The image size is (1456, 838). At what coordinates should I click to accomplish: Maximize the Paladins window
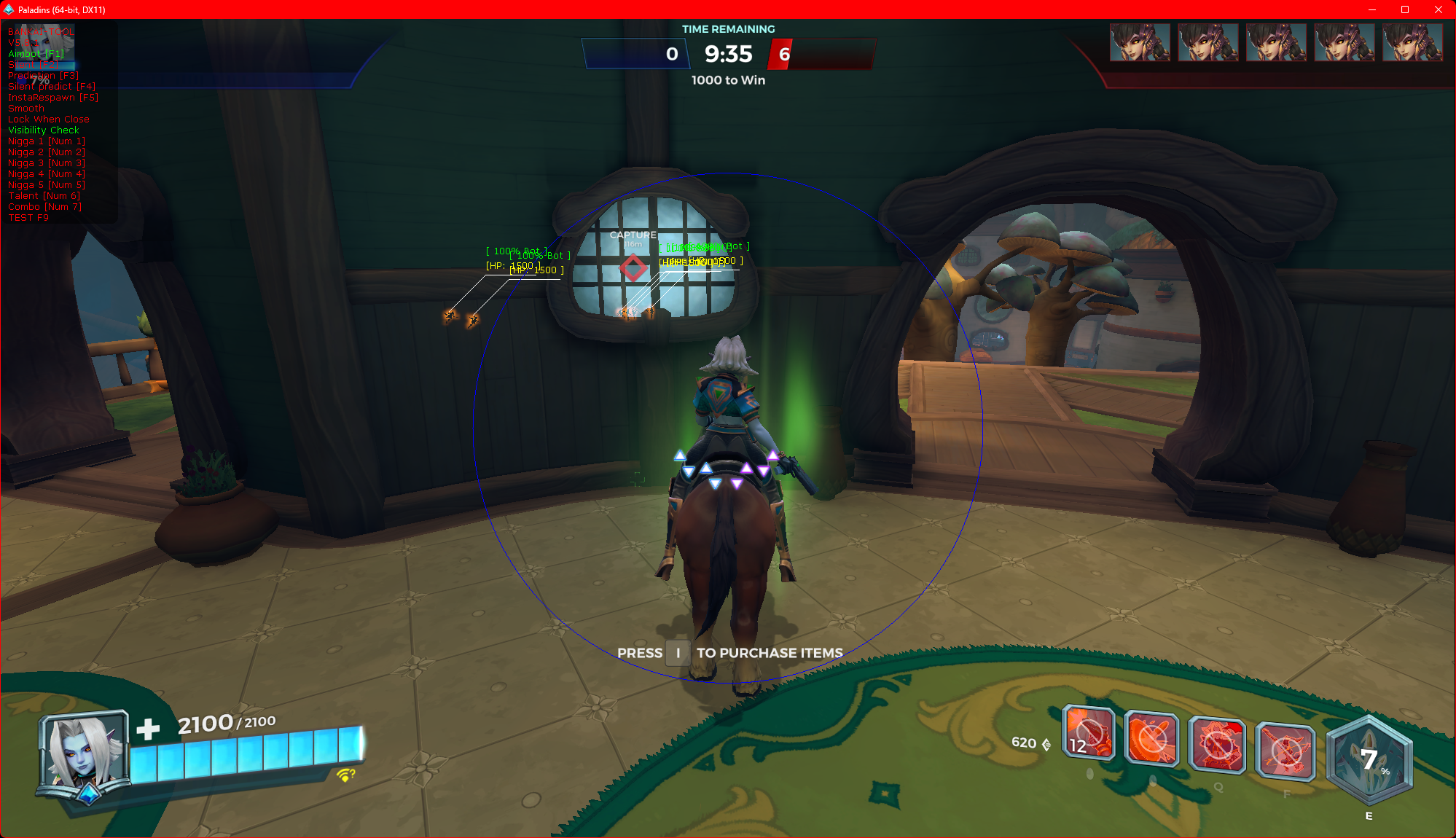coord(1405,9)
